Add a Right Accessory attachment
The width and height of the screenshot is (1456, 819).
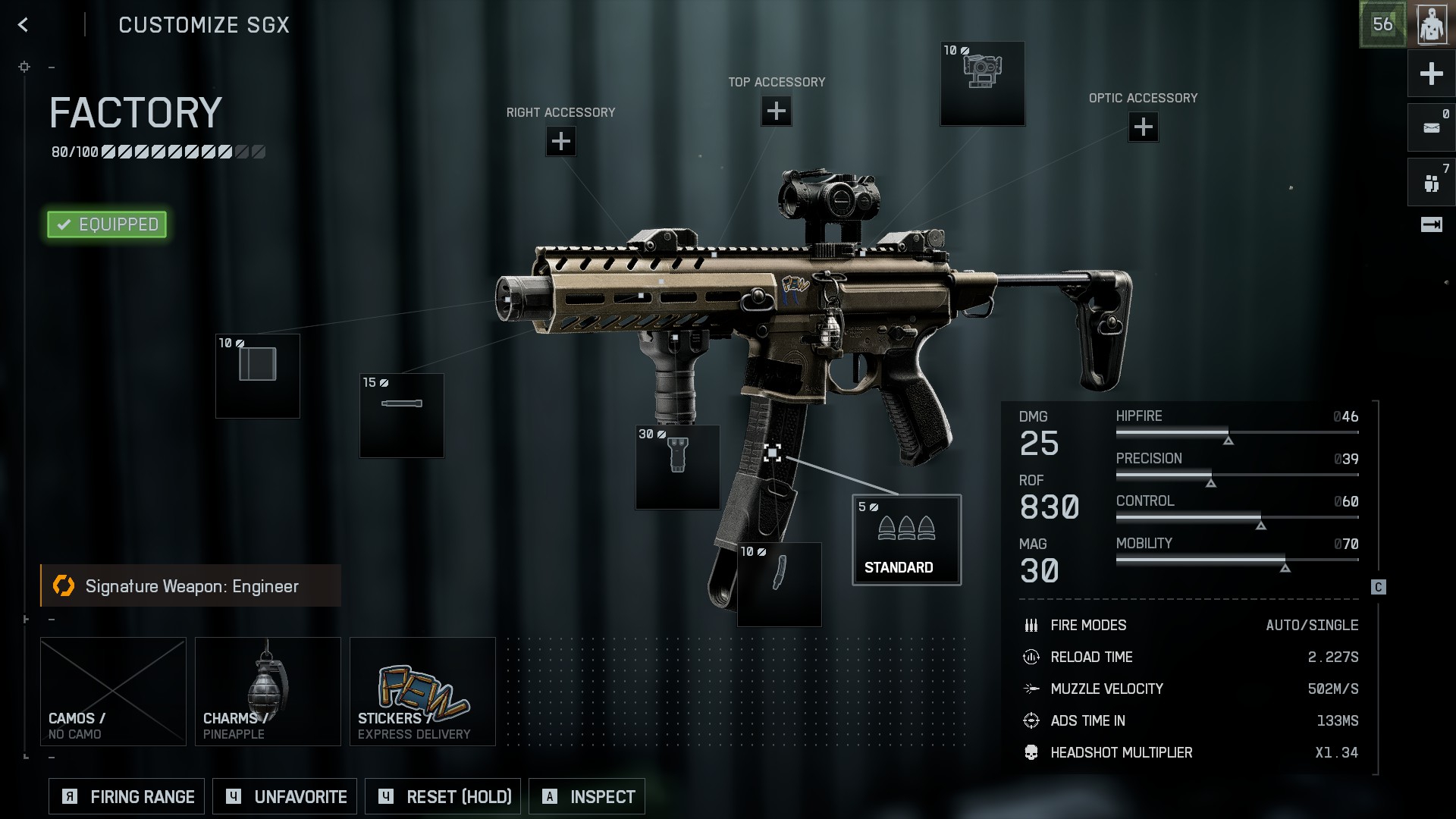[560, 141]
